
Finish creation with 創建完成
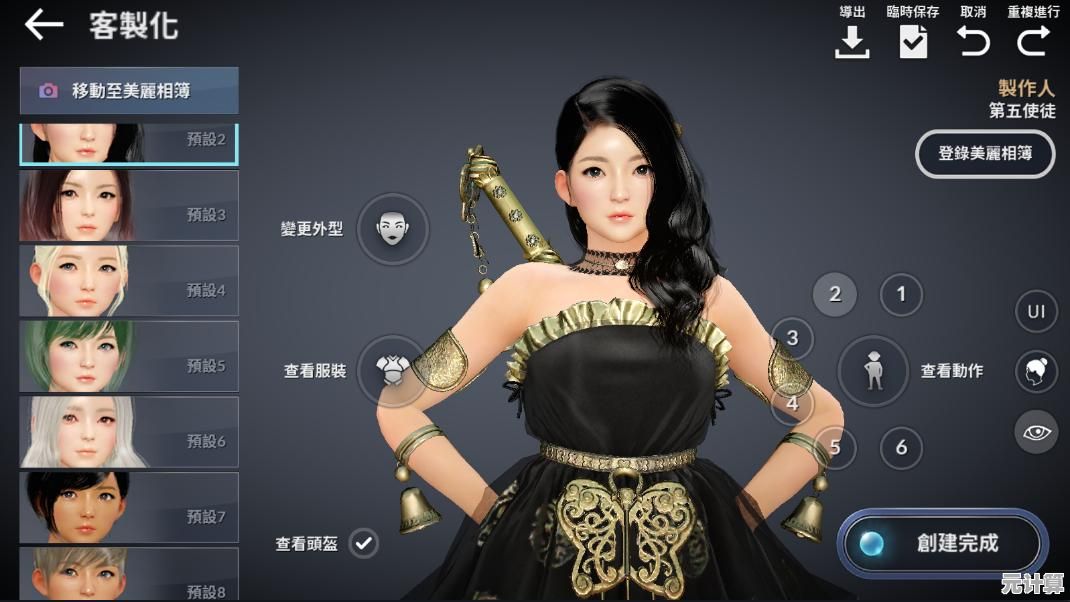coord(942,544)
